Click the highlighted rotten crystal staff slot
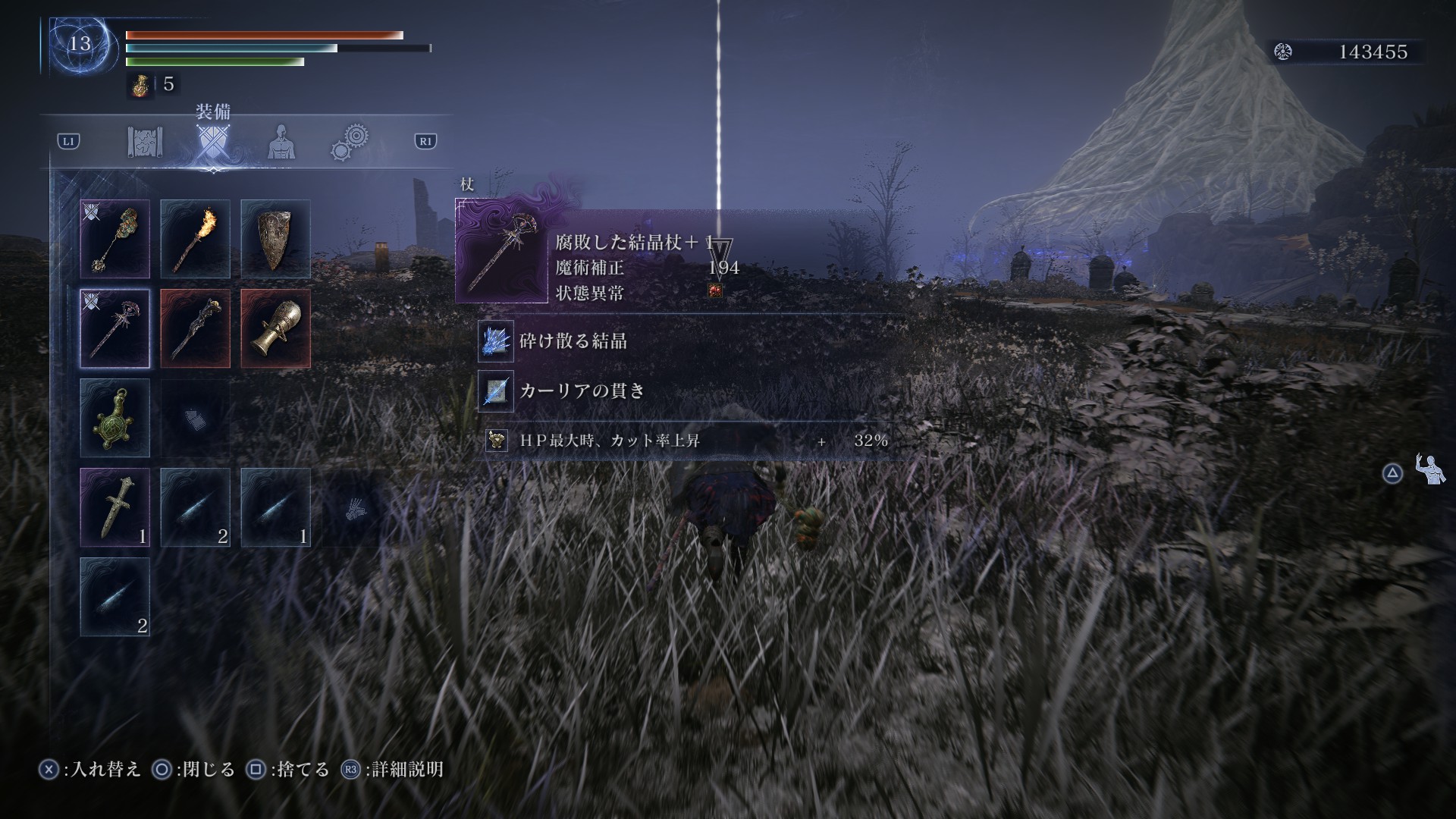Viewport: 1456px width, 819px height. click(x=115, y=328)
